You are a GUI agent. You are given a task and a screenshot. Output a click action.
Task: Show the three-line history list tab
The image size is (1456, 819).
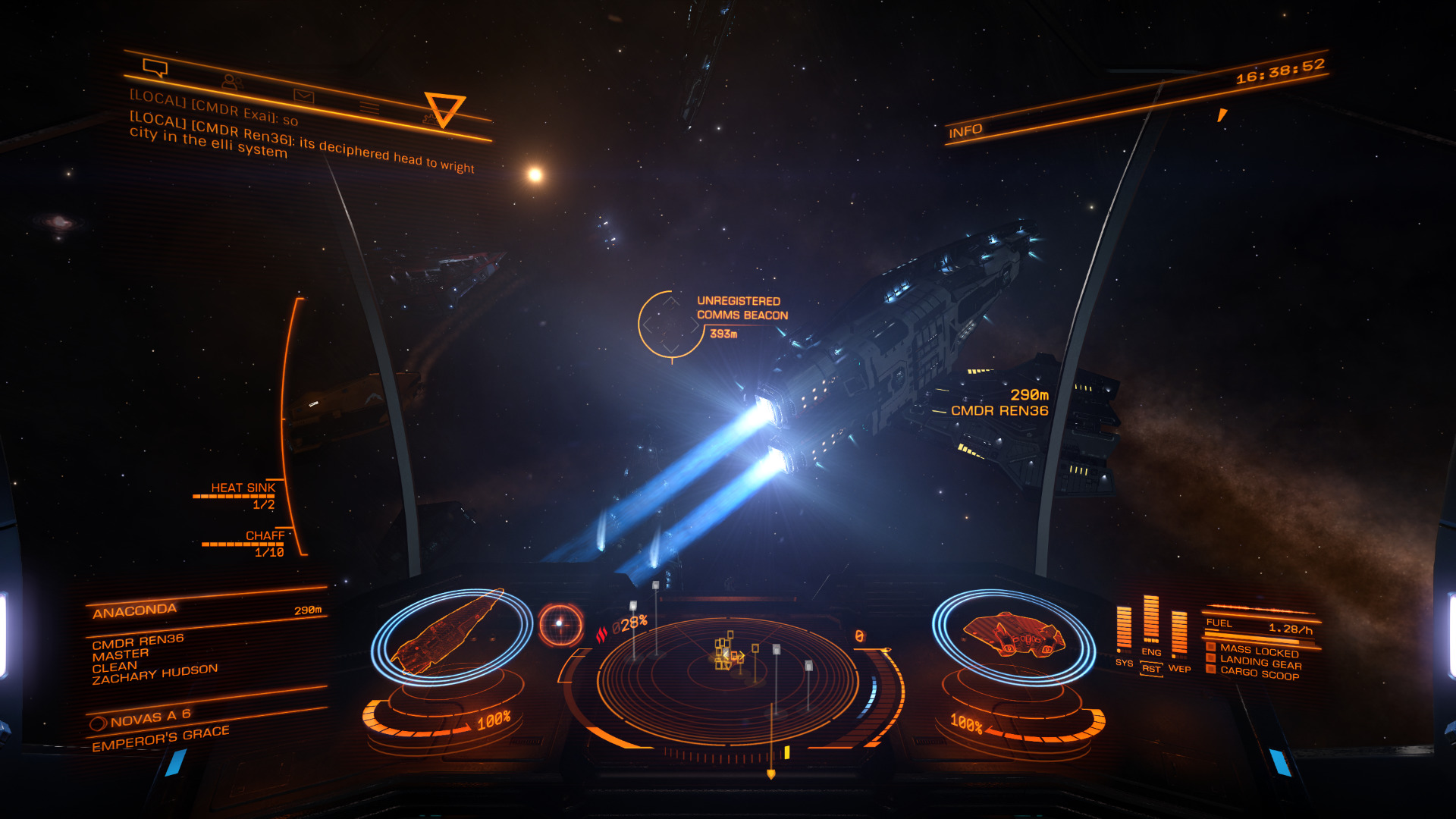pyautogui.click(x=369, y=108)
